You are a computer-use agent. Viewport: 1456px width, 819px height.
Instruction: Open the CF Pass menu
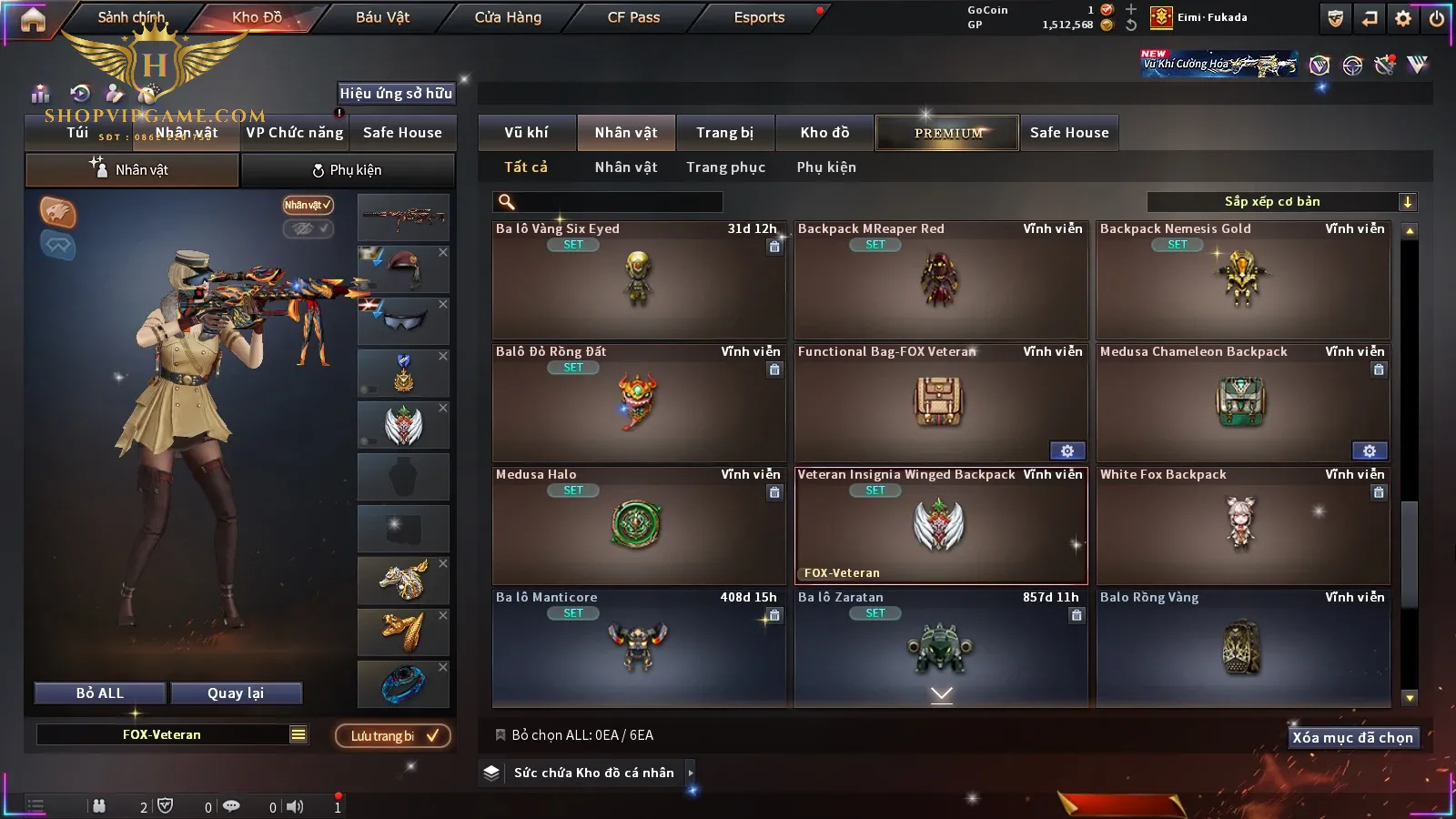[633, 17]
